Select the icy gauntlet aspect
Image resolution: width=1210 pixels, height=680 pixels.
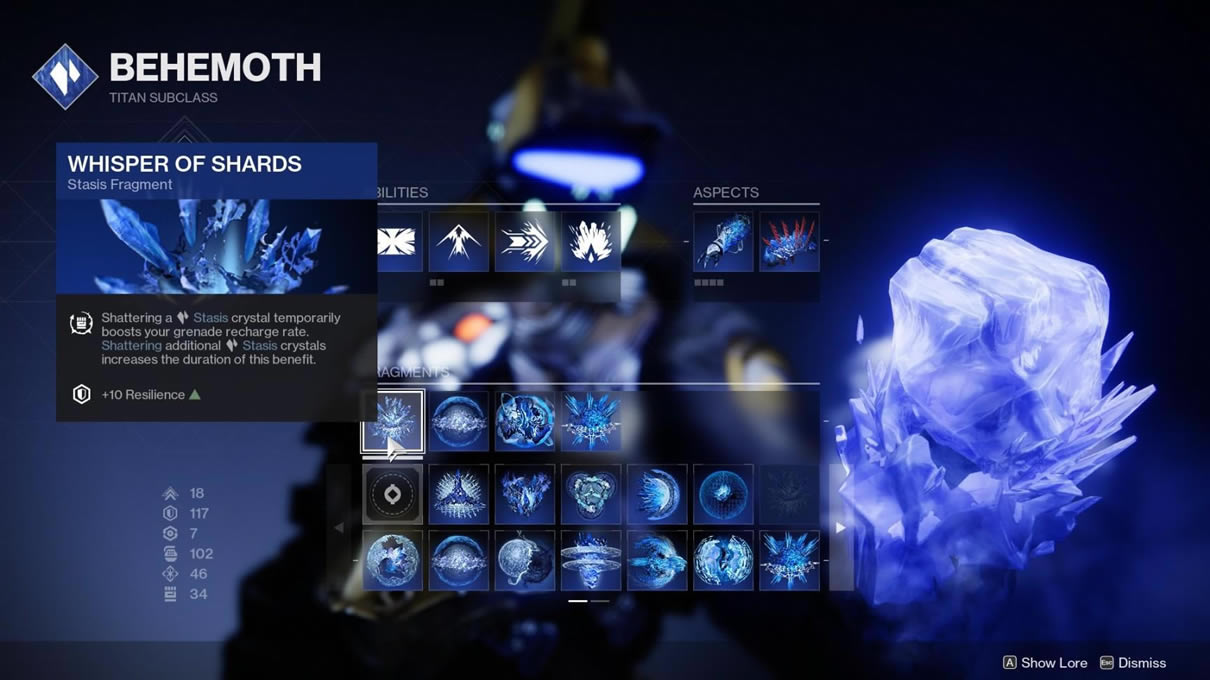tap(723, 241)
